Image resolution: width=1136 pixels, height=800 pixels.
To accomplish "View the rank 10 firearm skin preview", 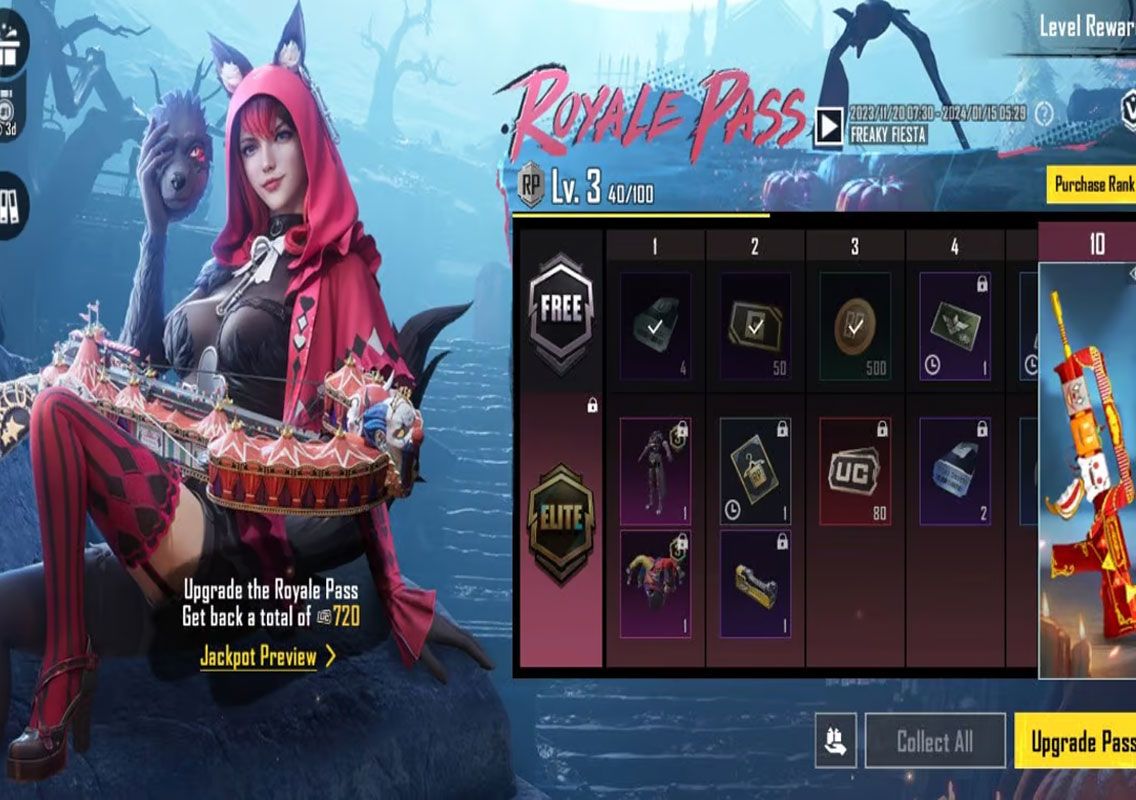I will (x=1090, y=470).
